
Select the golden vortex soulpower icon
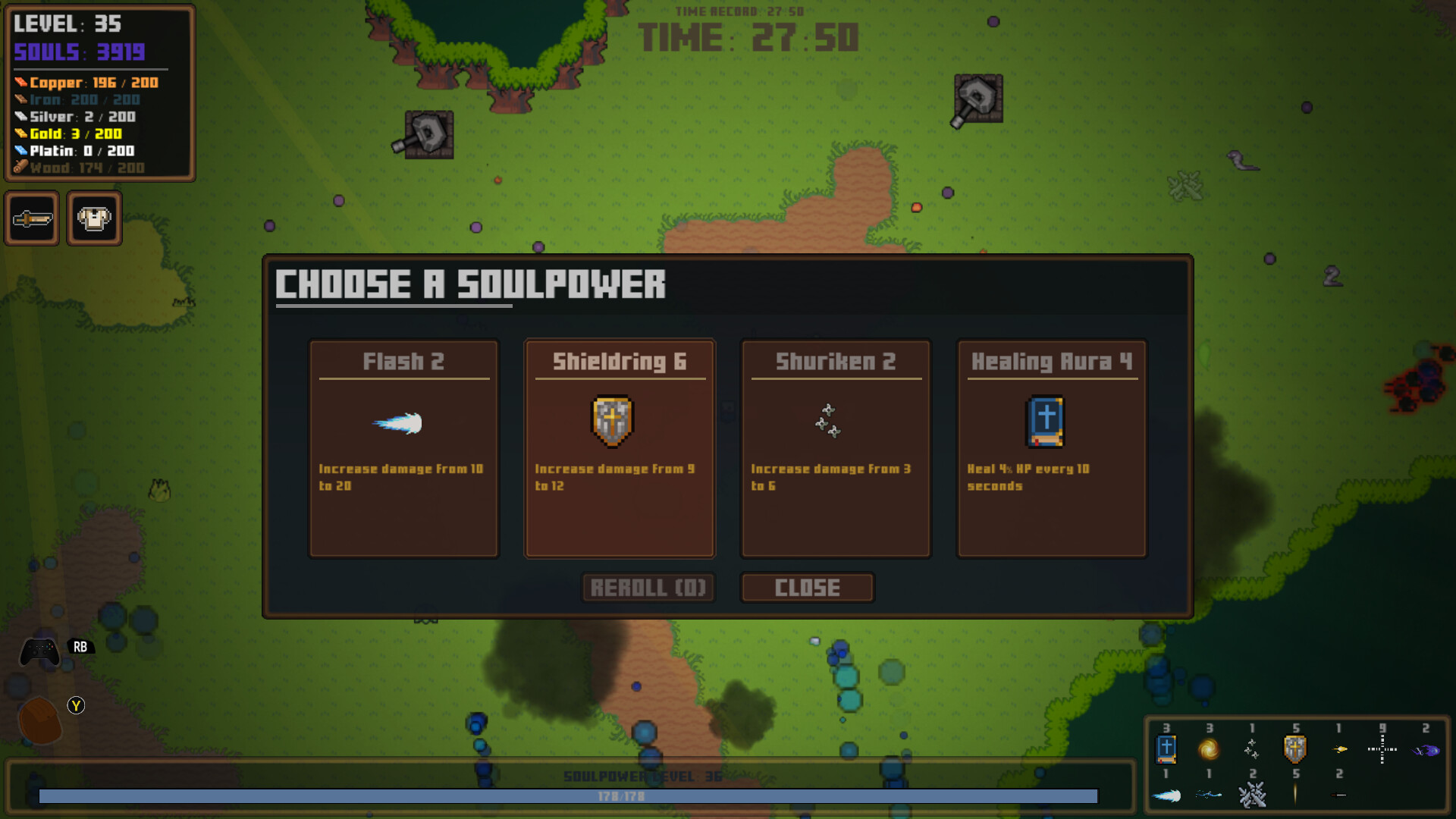[x=1209, y=749]
